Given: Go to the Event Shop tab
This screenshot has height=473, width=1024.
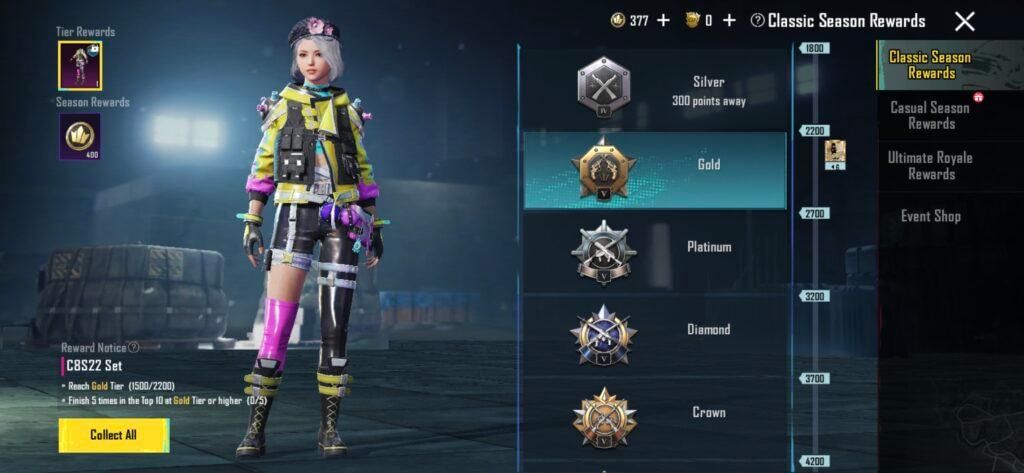Looking at the screenshot, I should (930, 216).
